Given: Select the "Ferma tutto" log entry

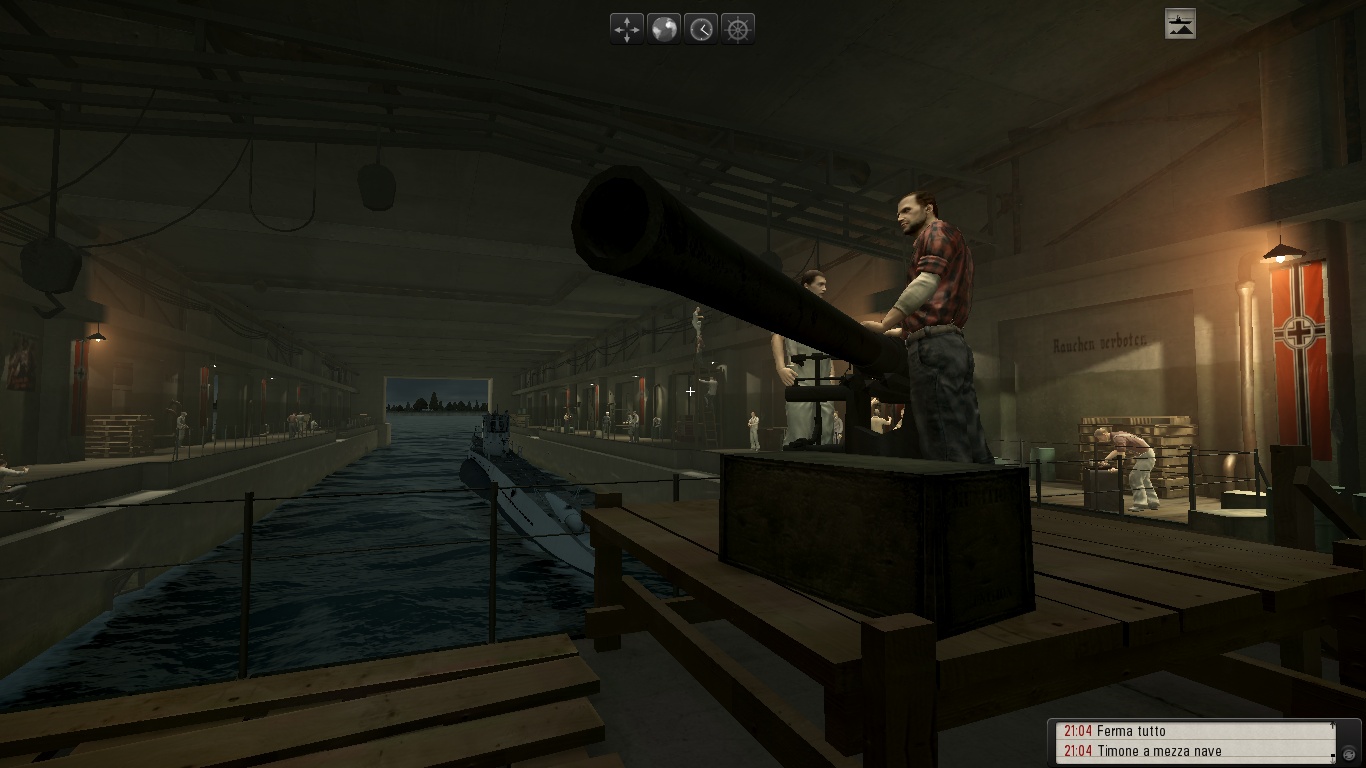Looking at the screenshot, I should (1130, 731).
